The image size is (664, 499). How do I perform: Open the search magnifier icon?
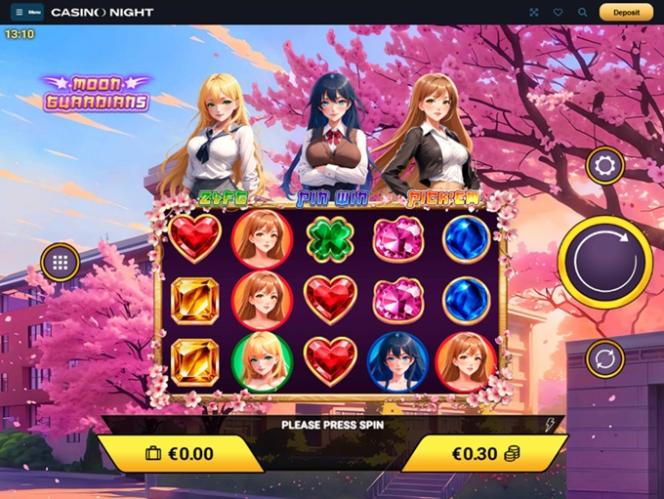[583, 13]
